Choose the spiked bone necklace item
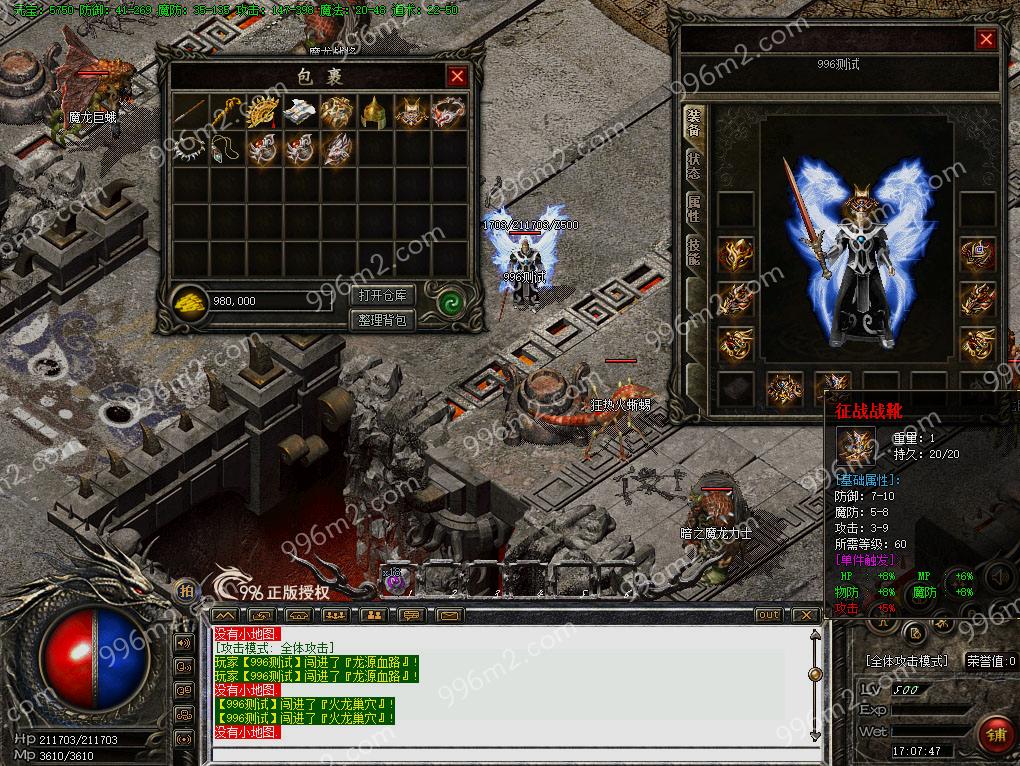Image resolution: width=1020 pixels, height=766 pixels. (188, 149)
